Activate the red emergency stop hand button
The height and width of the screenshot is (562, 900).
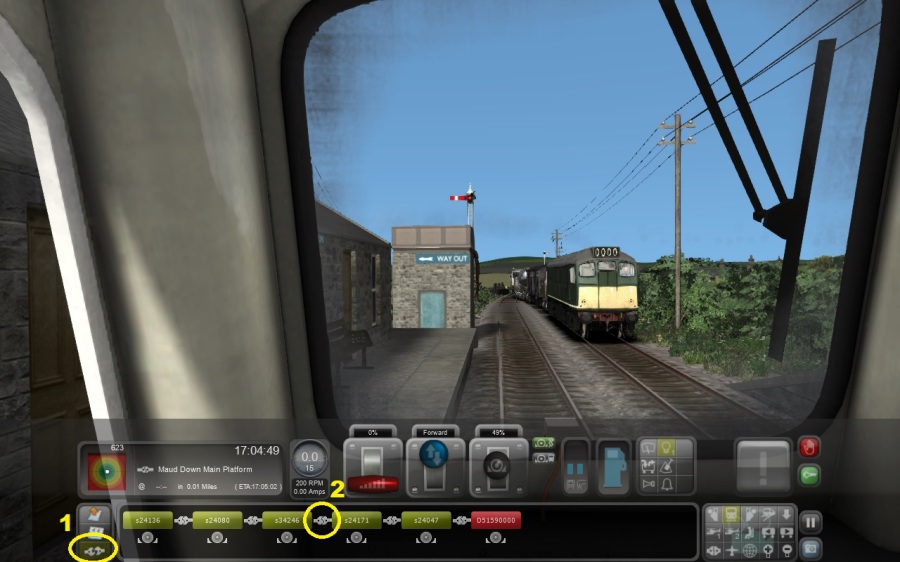(809, 448)
